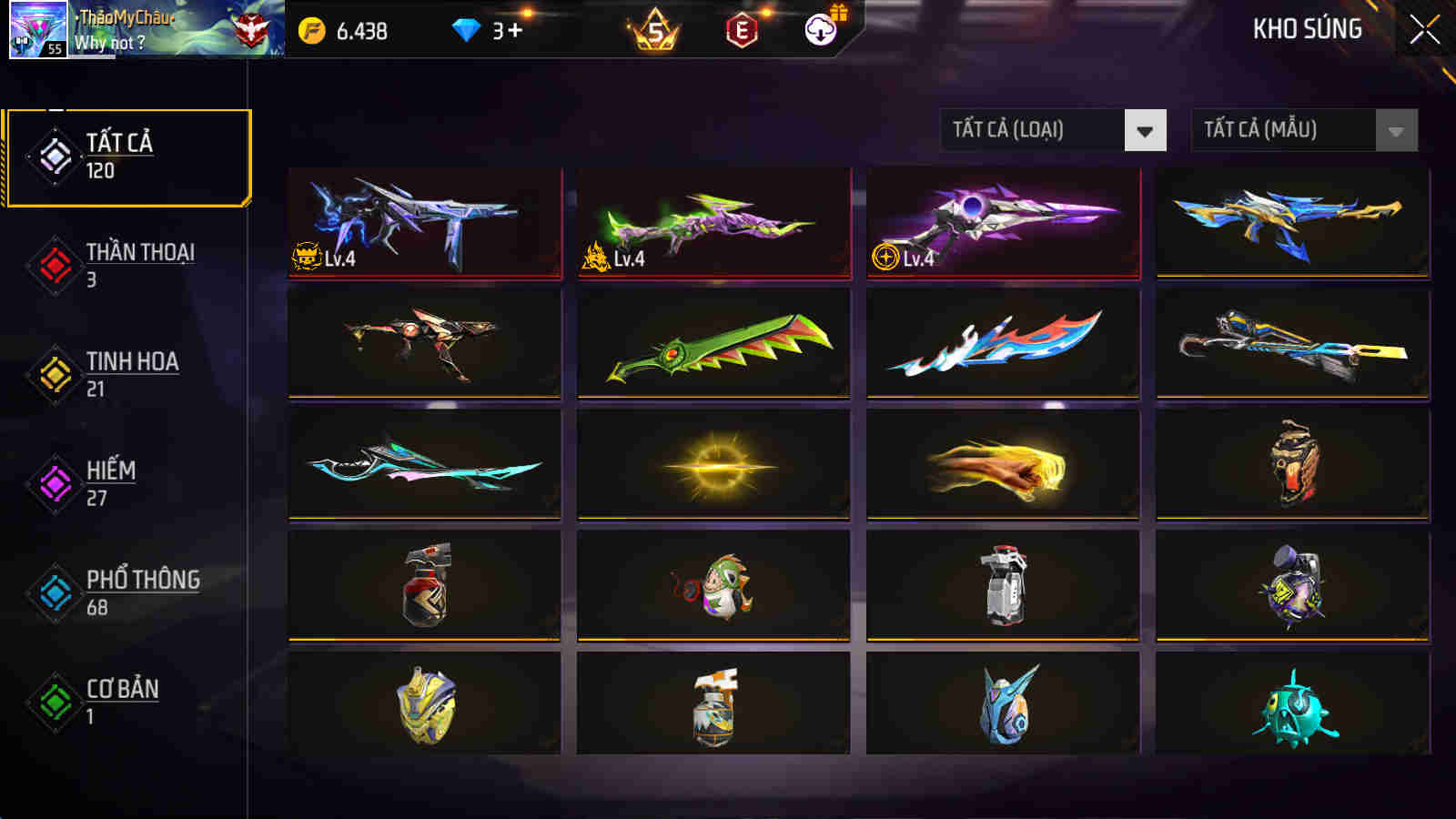Viewport: 1456px width, 819px height.
Task: Click the red E badge icon
Action: pos(739,30)
